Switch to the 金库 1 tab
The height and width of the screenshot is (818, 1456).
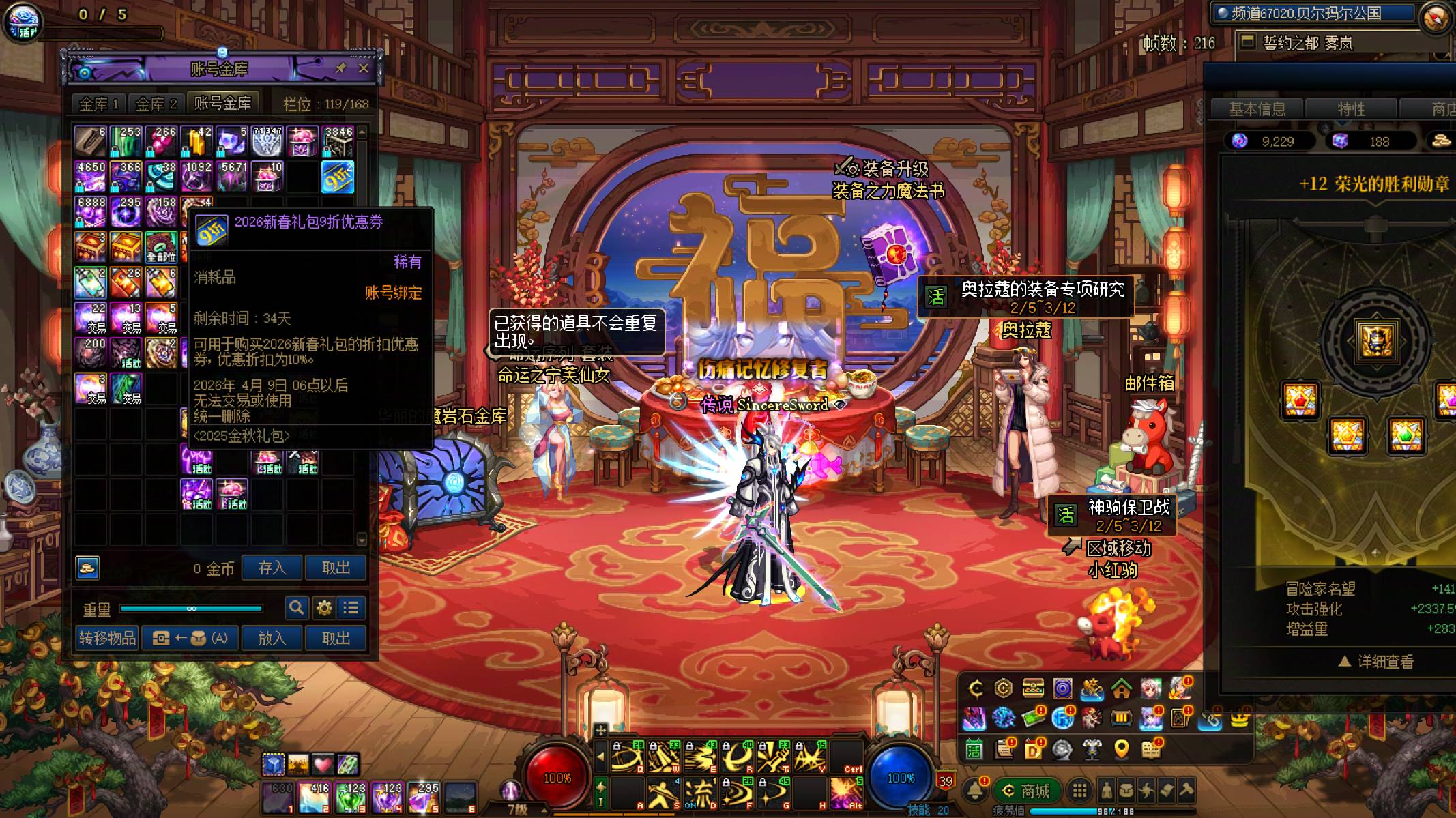click(99, 104)
